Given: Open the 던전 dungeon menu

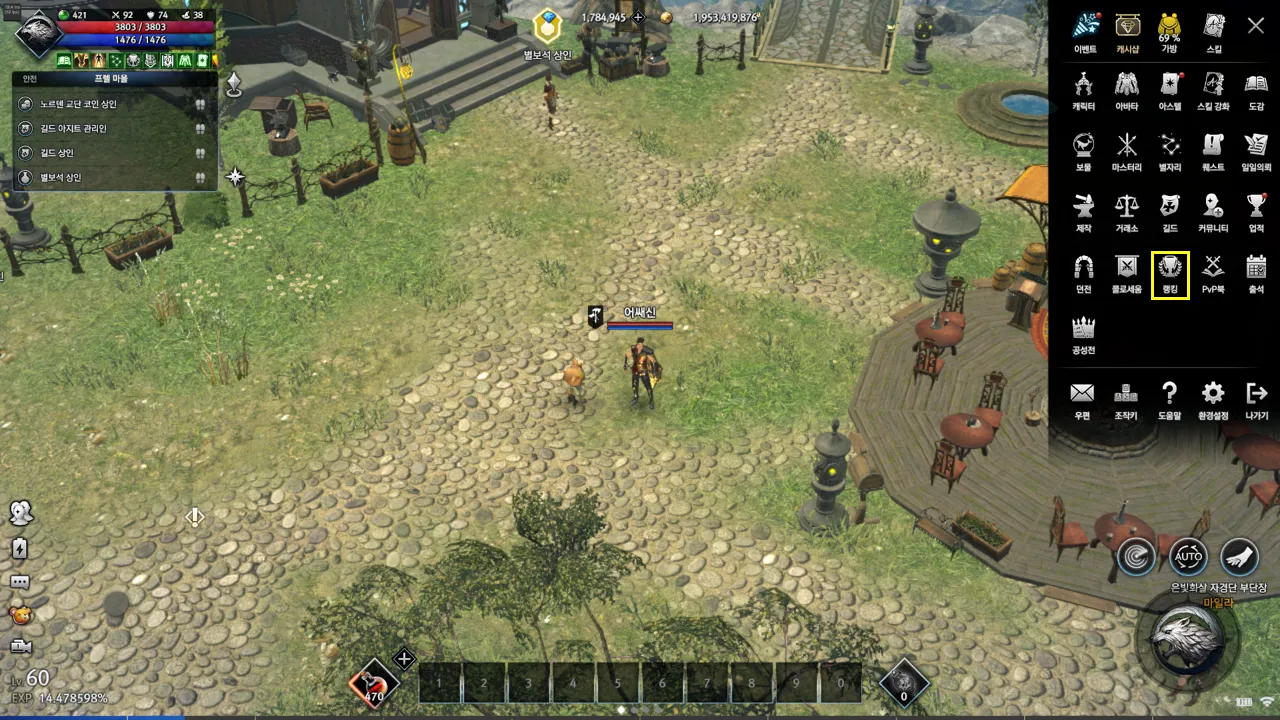Looking at the screenshot, I should [x=1083, y=272].
